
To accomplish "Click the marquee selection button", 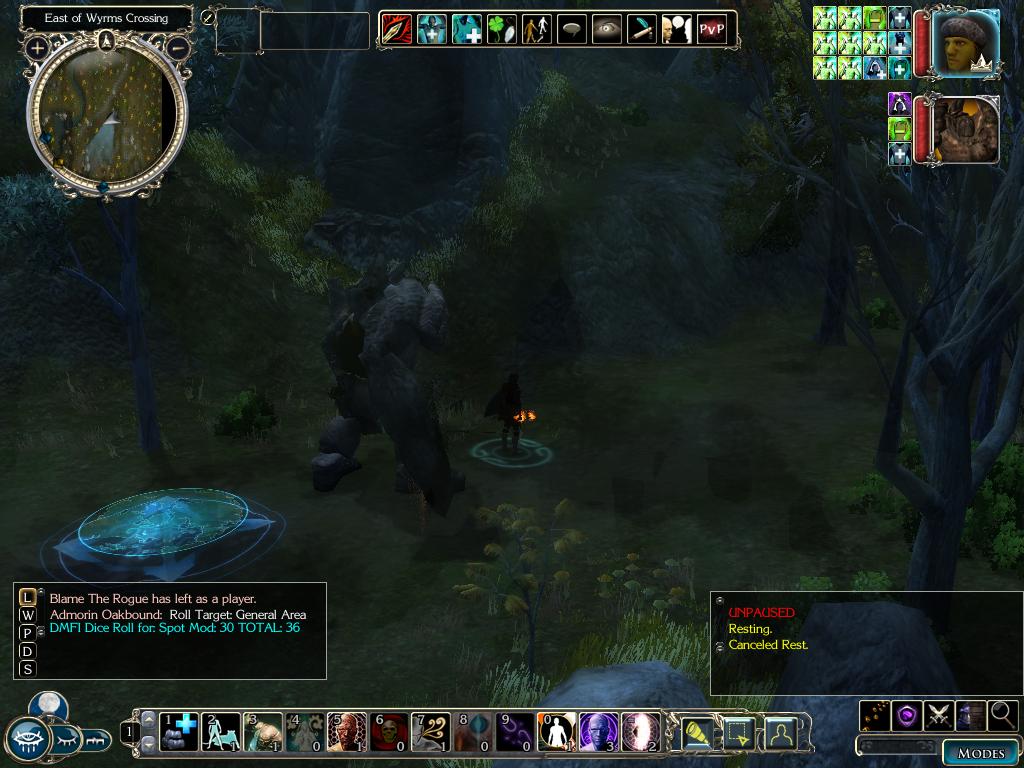I will 739,734.
